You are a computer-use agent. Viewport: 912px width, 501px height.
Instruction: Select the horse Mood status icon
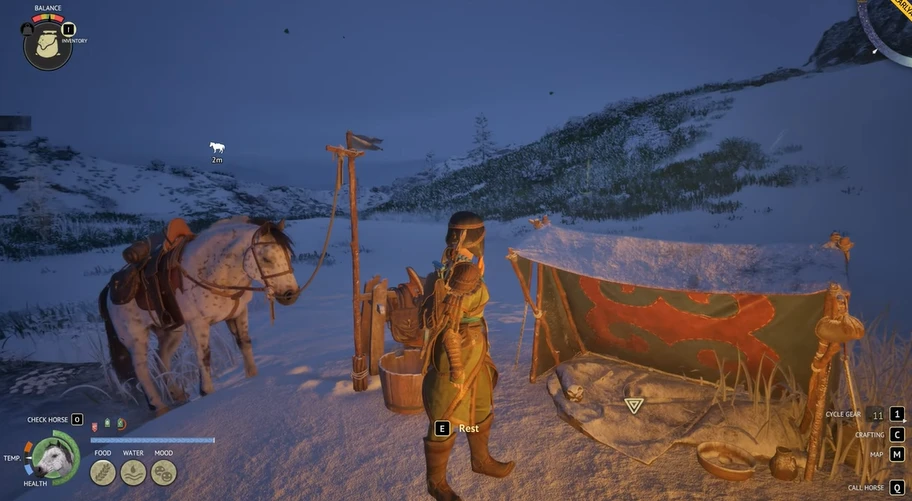click(x=163, y=472)
